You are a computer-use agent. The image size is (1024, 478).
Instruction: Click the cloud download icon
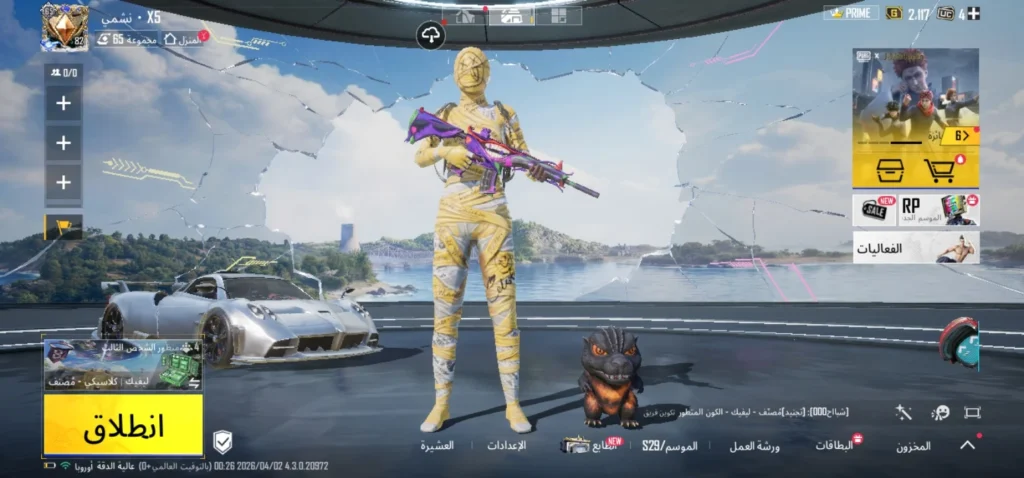pos(431,36)
